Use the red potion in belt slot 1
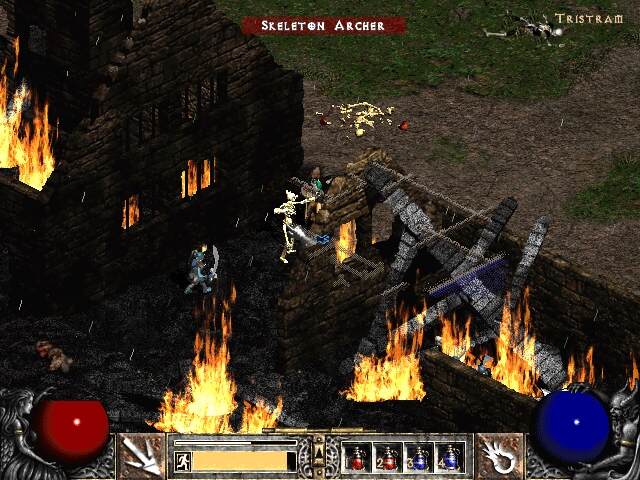This screenshot has width=640, height=480. coord(357,458)
